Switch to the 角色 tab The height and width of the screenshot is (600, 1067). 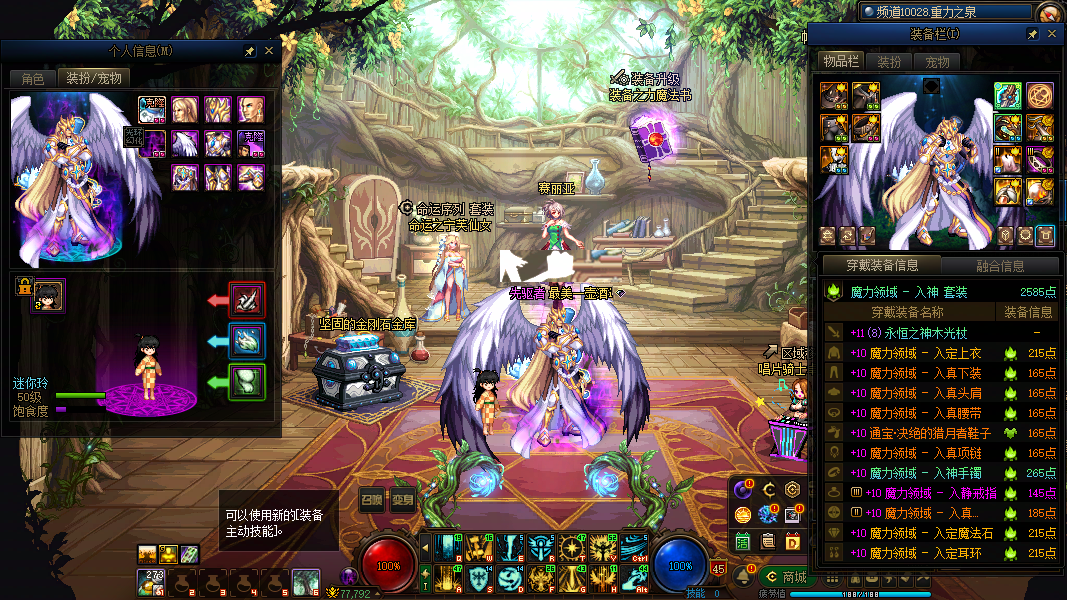pyautogui.click(x=32, y=78)
